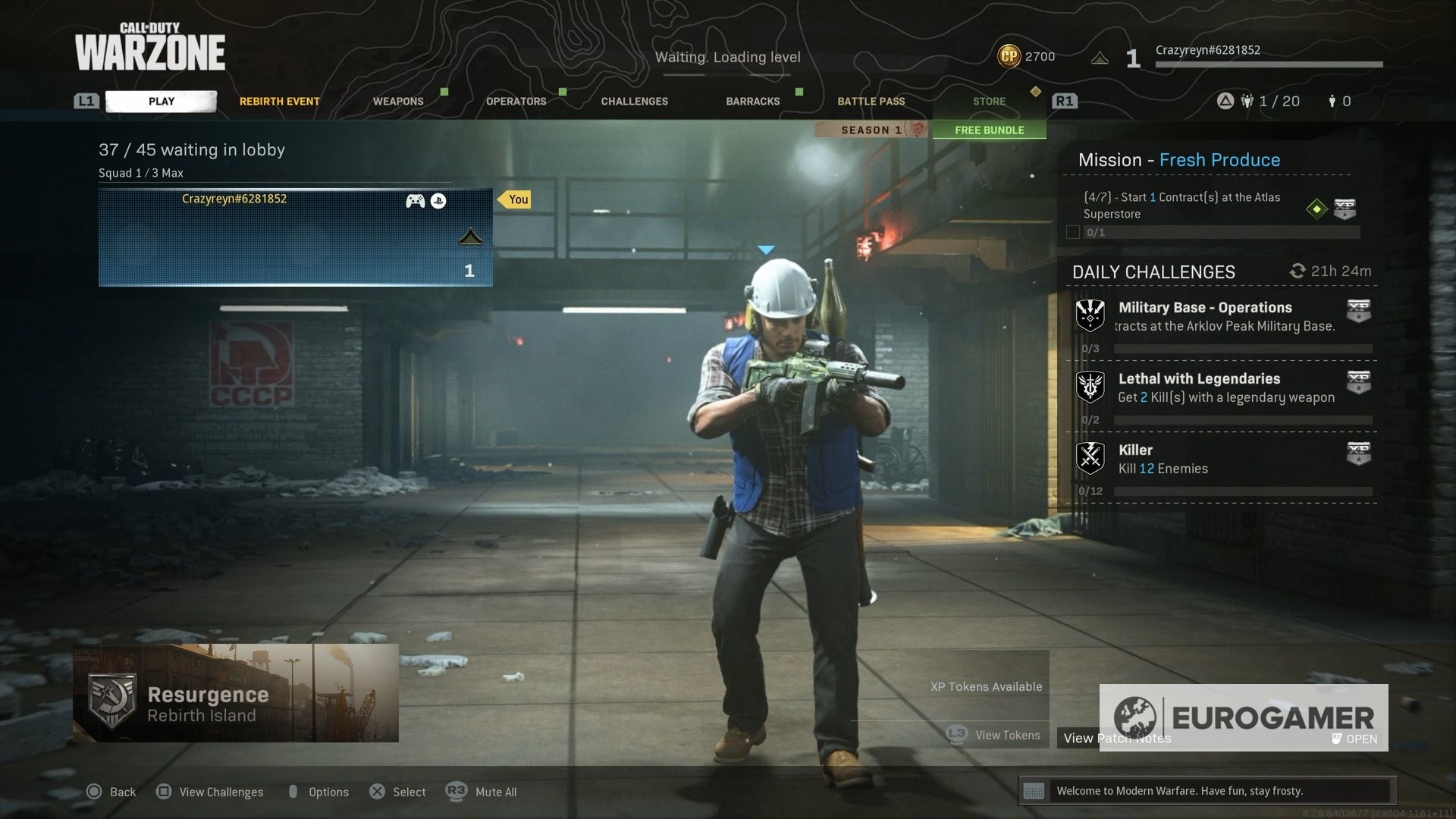Visit the Store tab
The height and width of the screenshot is (819, 1456).
[x=989, y=101]
